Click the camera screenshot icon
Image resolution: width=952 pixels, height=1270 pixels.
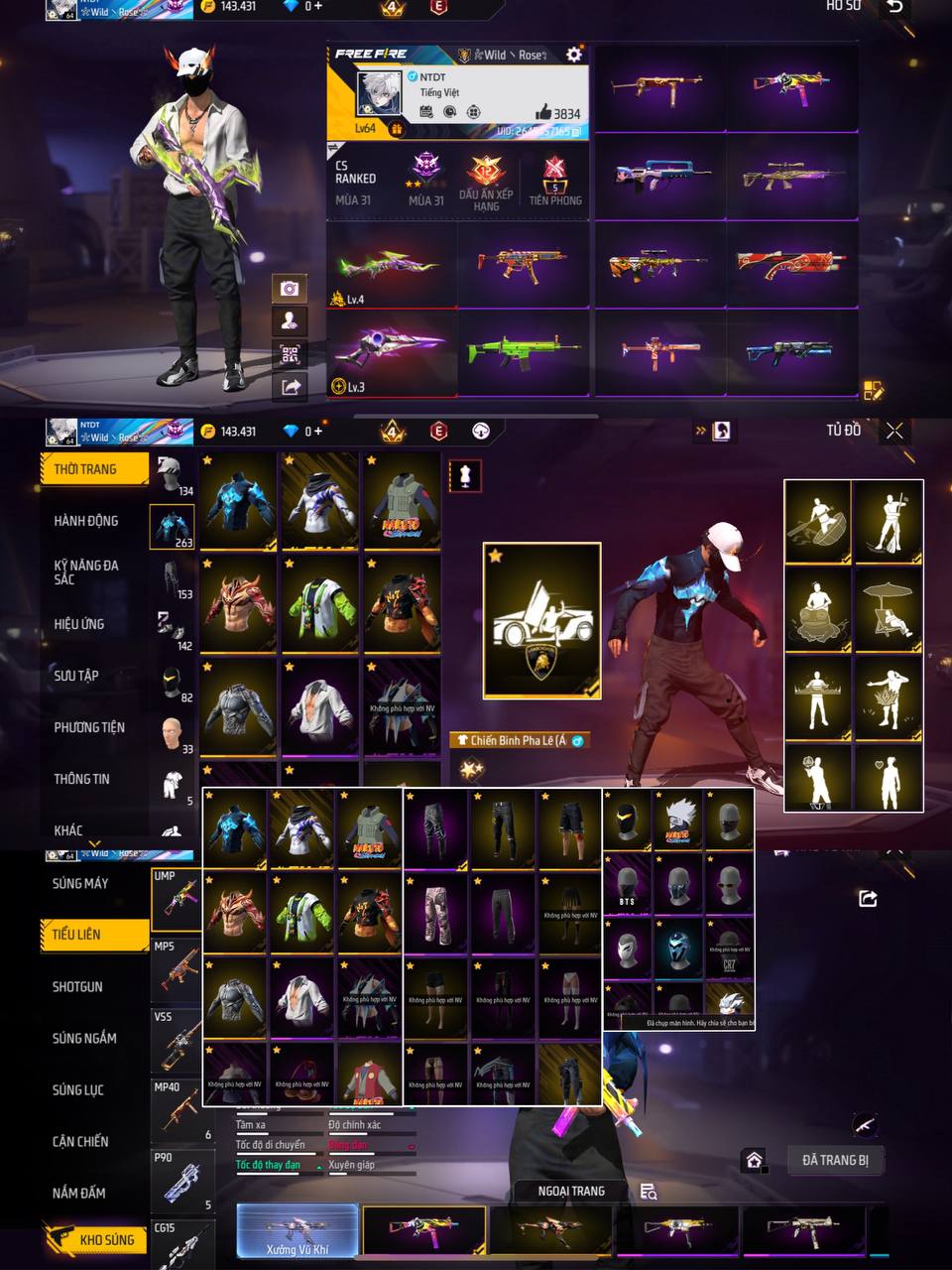(x=289, y=288)
